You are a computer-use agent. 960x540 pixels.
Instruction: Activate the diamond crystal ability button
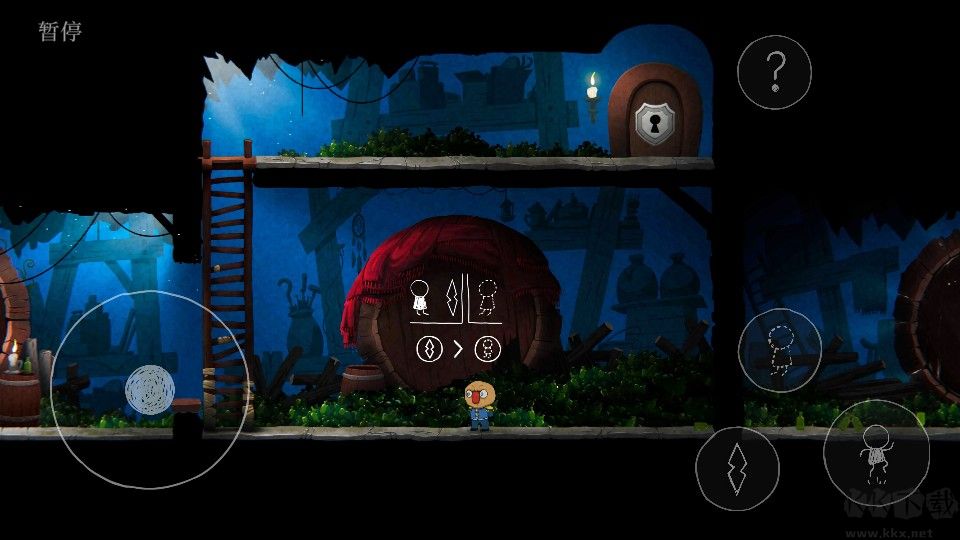tap(737, 468)
